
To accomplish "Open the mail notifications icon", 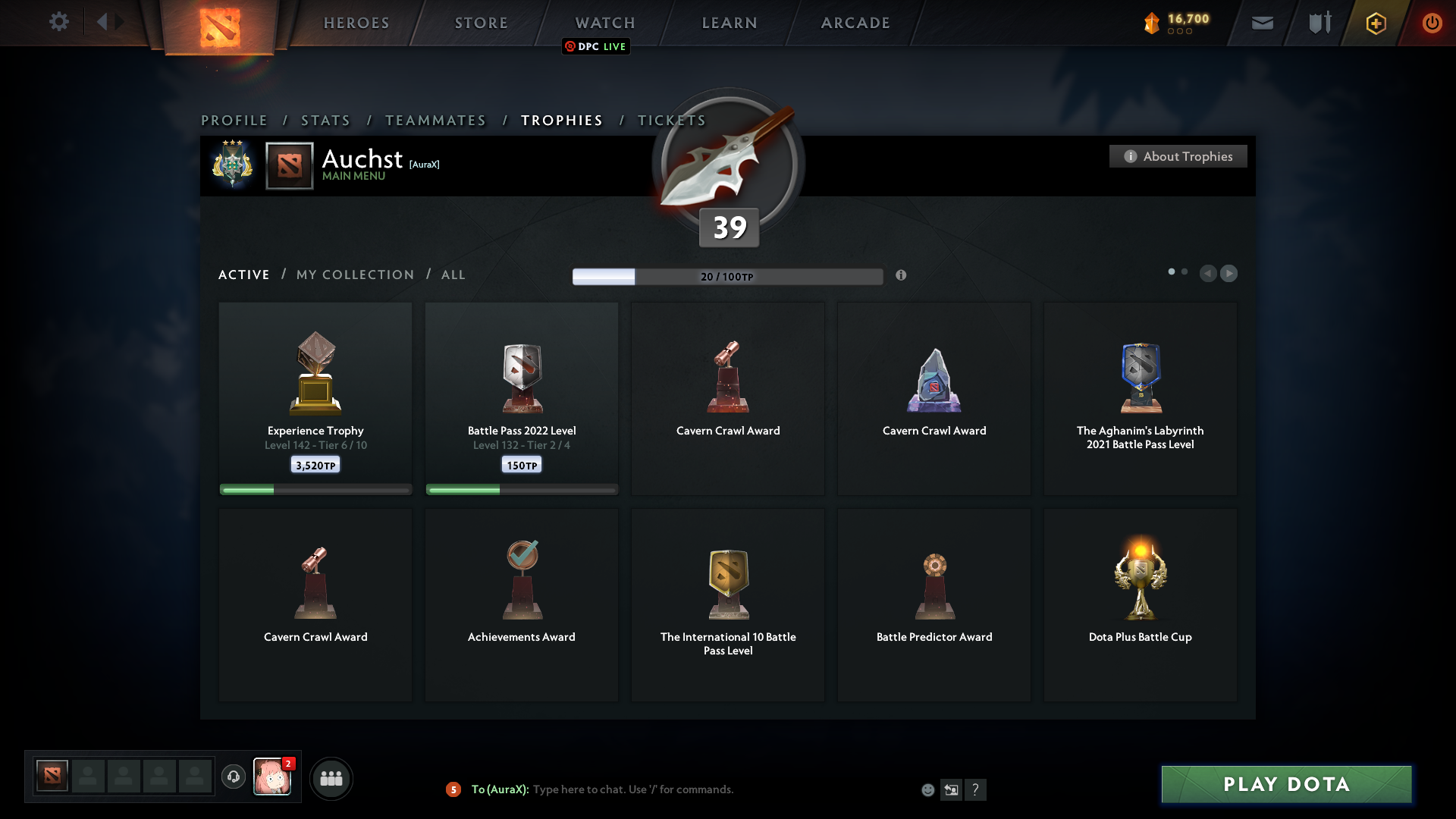I will click(1263, 23).
